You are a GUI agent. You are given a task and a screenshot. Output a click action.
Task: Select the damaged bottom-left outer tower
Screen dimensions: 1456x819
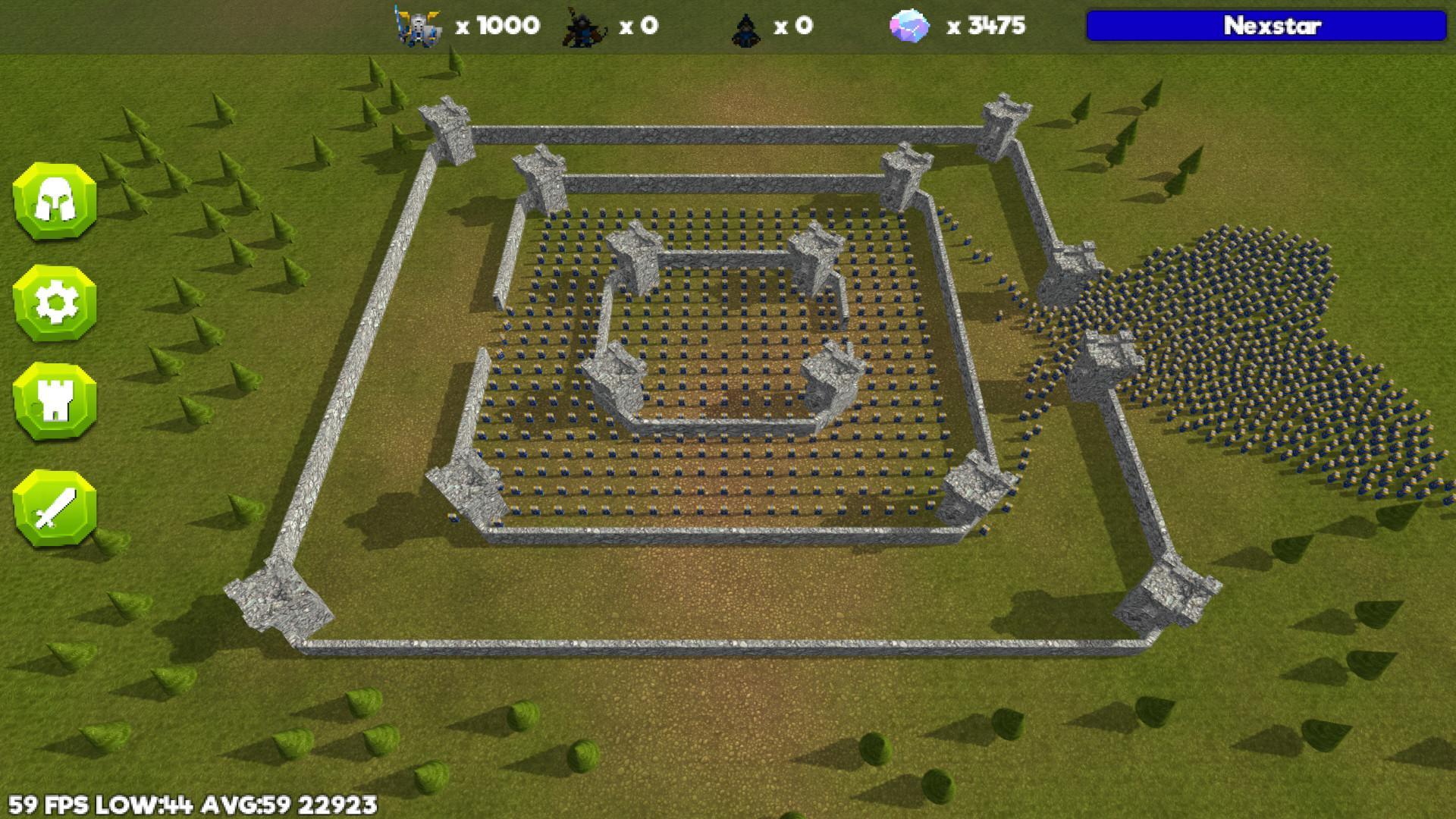(x=277, y=599)
